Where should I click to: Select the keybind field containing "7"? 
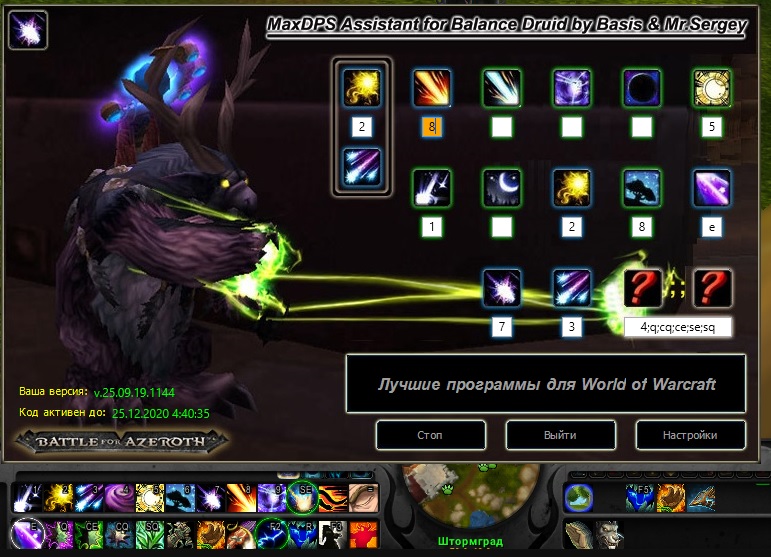(502, 326)
